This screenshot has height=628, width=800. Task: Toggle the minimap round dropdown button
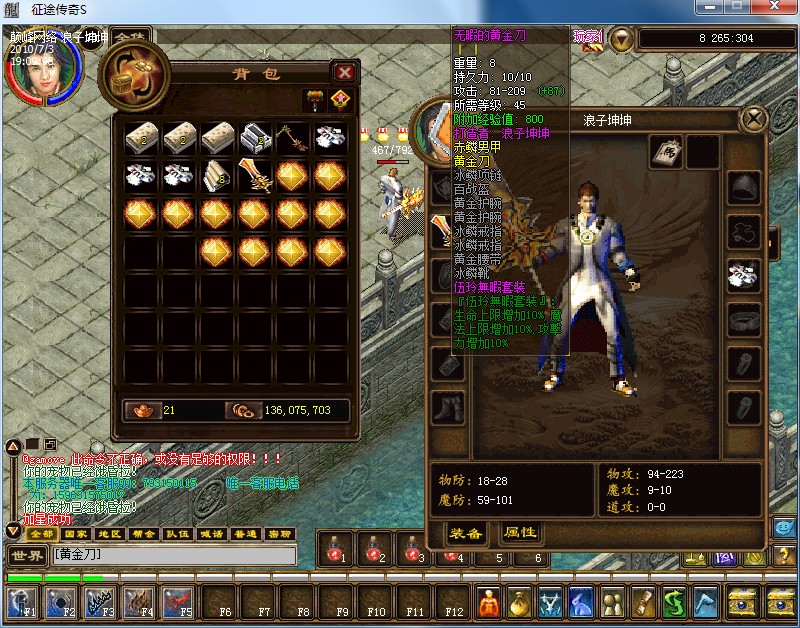click(x=622, y=39)
